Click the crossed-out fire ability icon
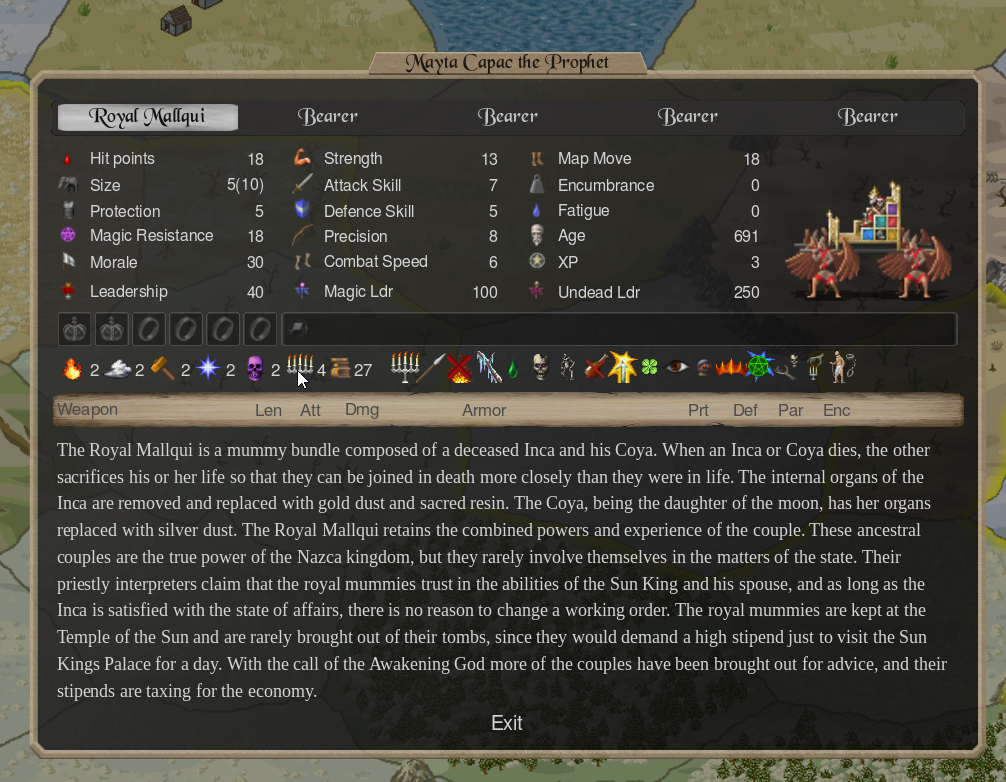The width and height of the screenshot is (1006, 782). click(x=459, y=368)
